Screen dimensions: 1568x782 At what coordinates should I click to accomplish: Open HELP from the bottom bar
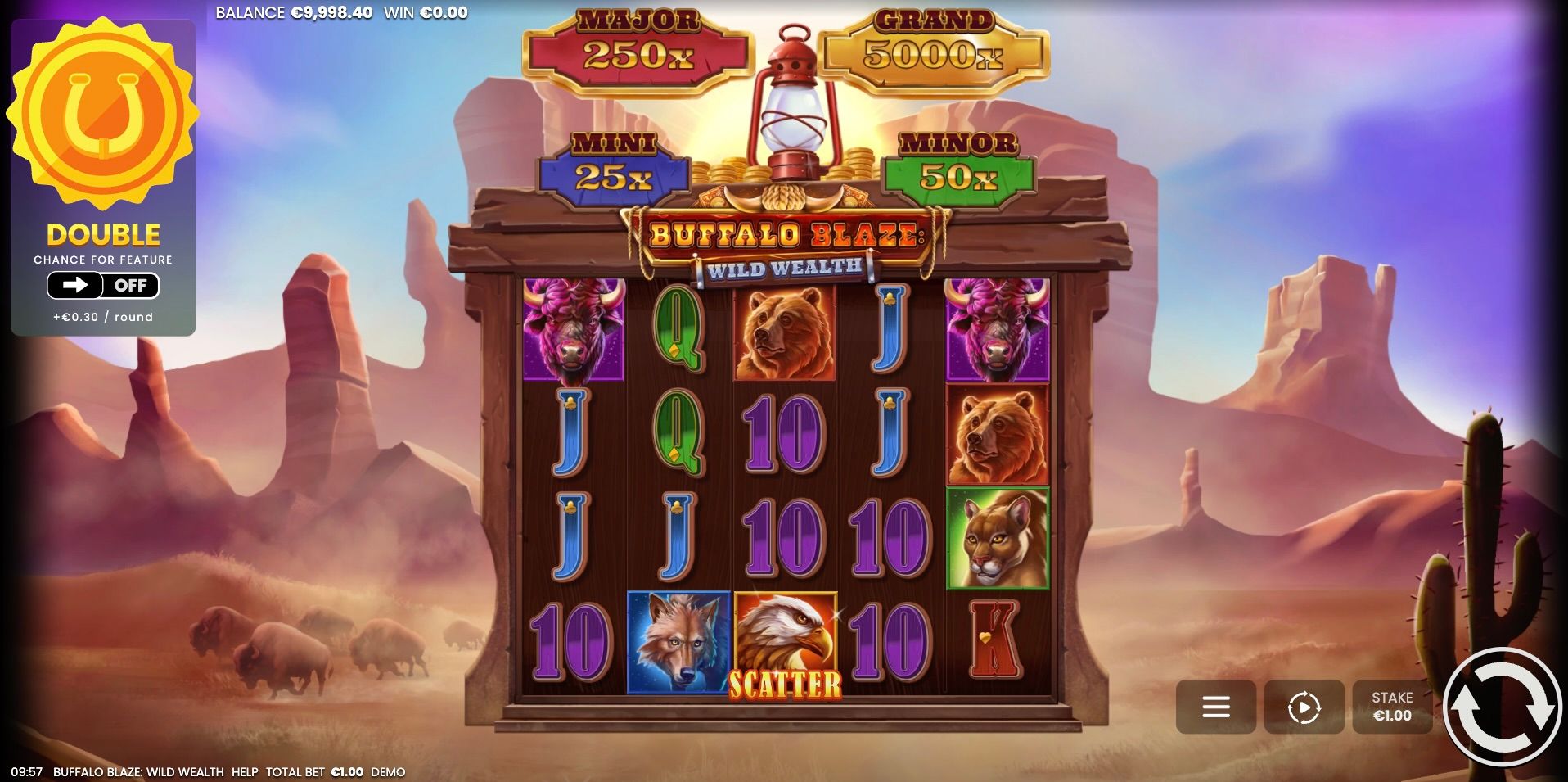(245, 771)
